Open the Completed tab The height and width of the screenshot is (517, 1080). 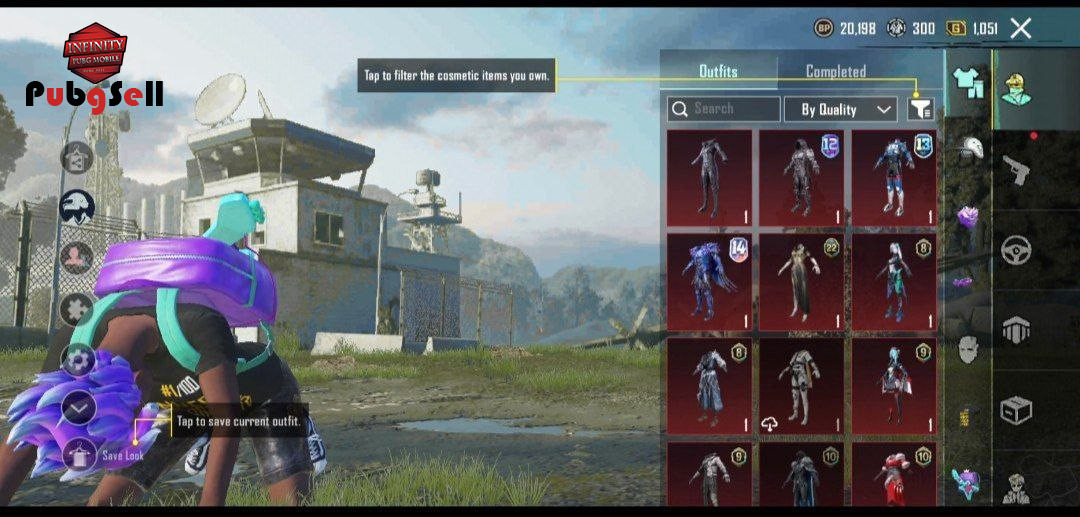click(x=836, y=71)
